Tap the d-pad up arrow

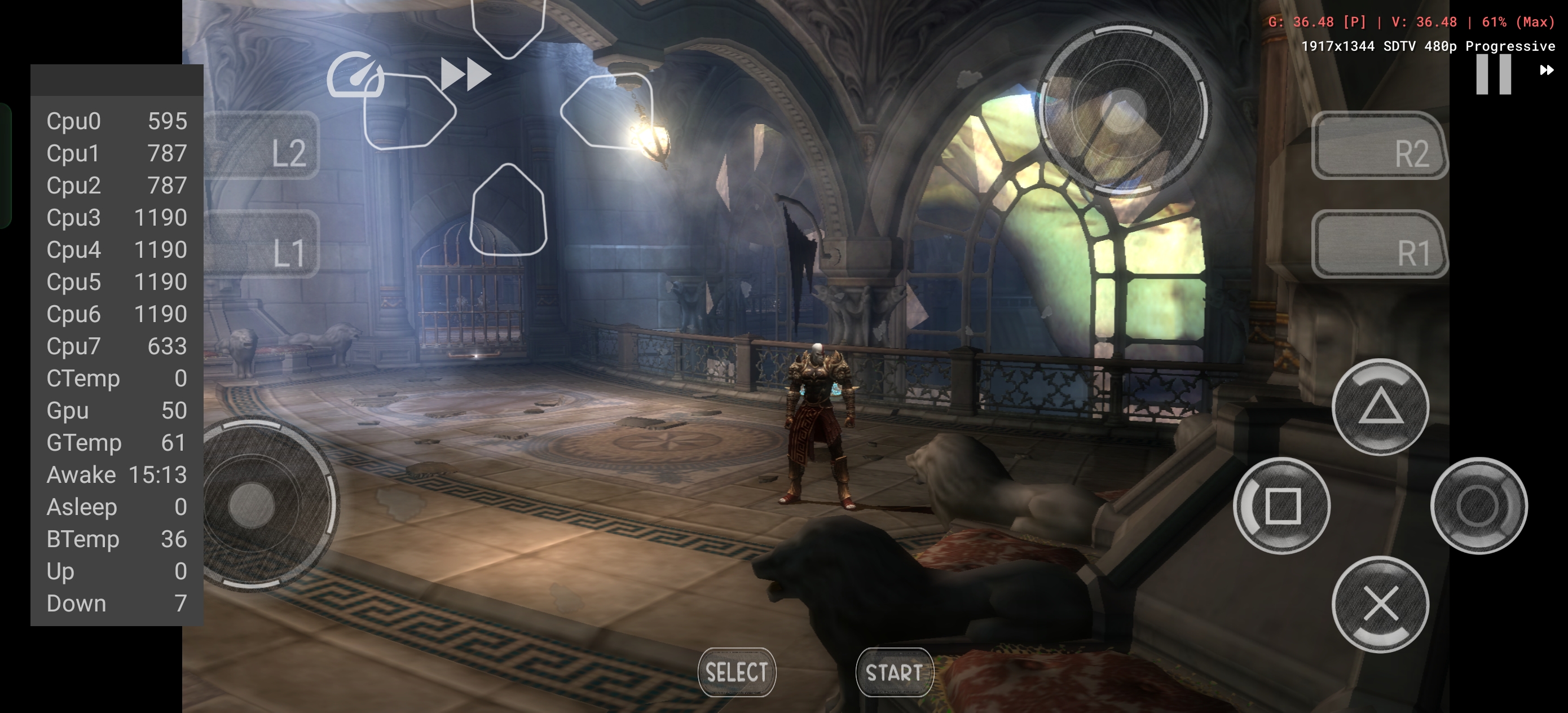(508, 24)
